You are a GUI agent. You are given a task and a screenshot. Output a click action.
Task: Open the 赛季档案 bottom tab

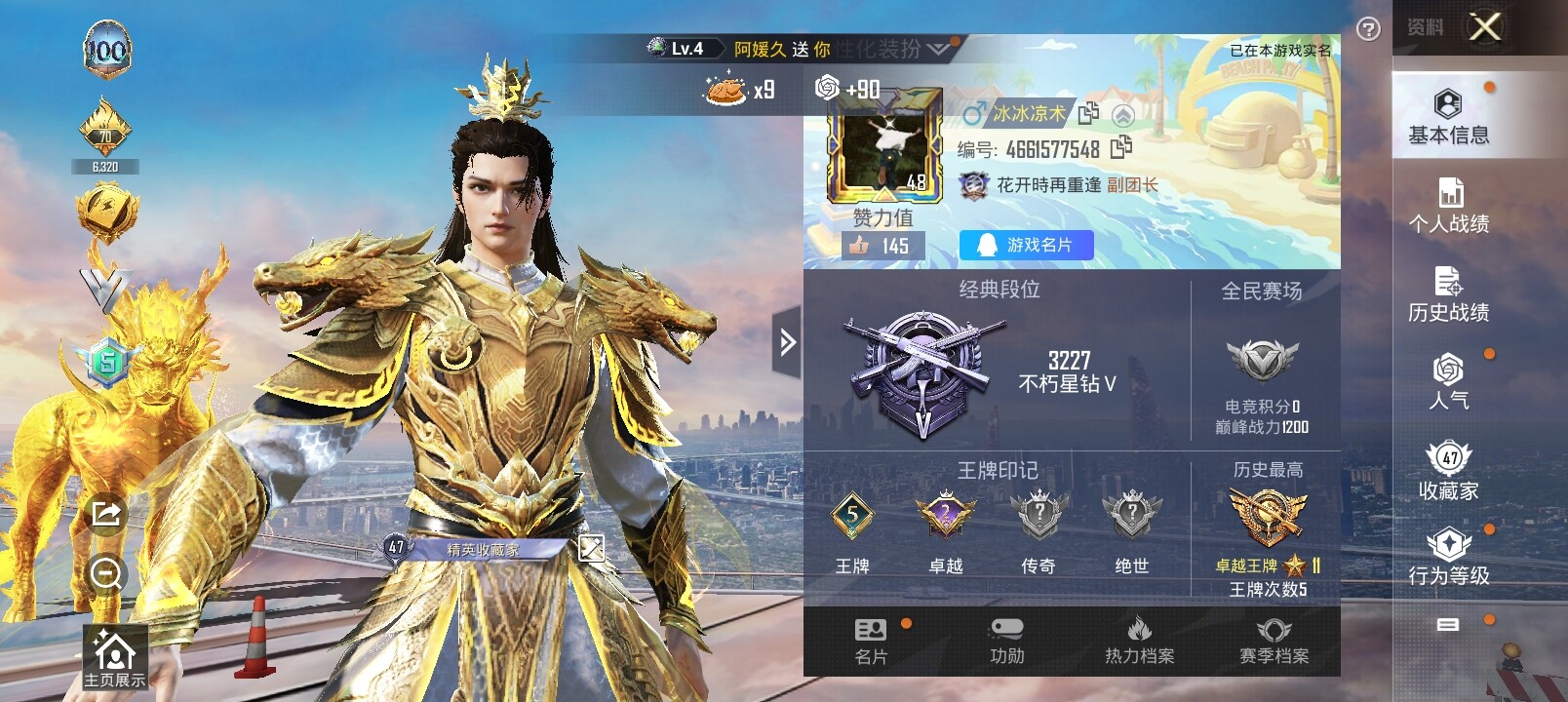(x=1274, y=641)
